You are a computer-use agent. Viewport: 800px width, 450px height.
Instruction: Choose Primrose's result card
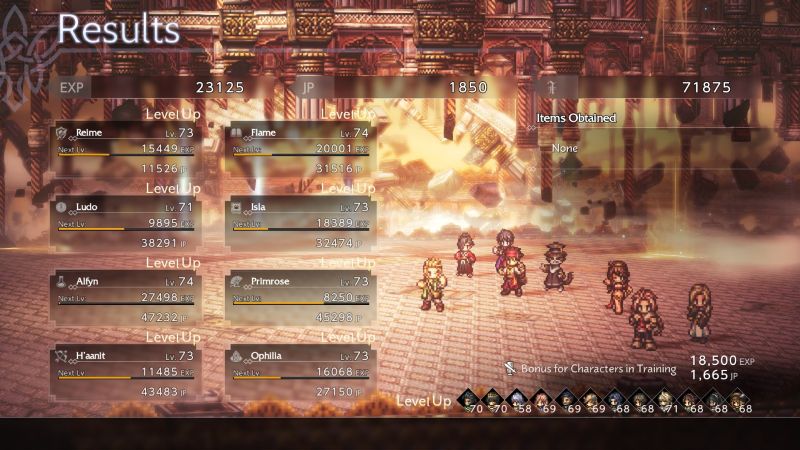[298, 300]
